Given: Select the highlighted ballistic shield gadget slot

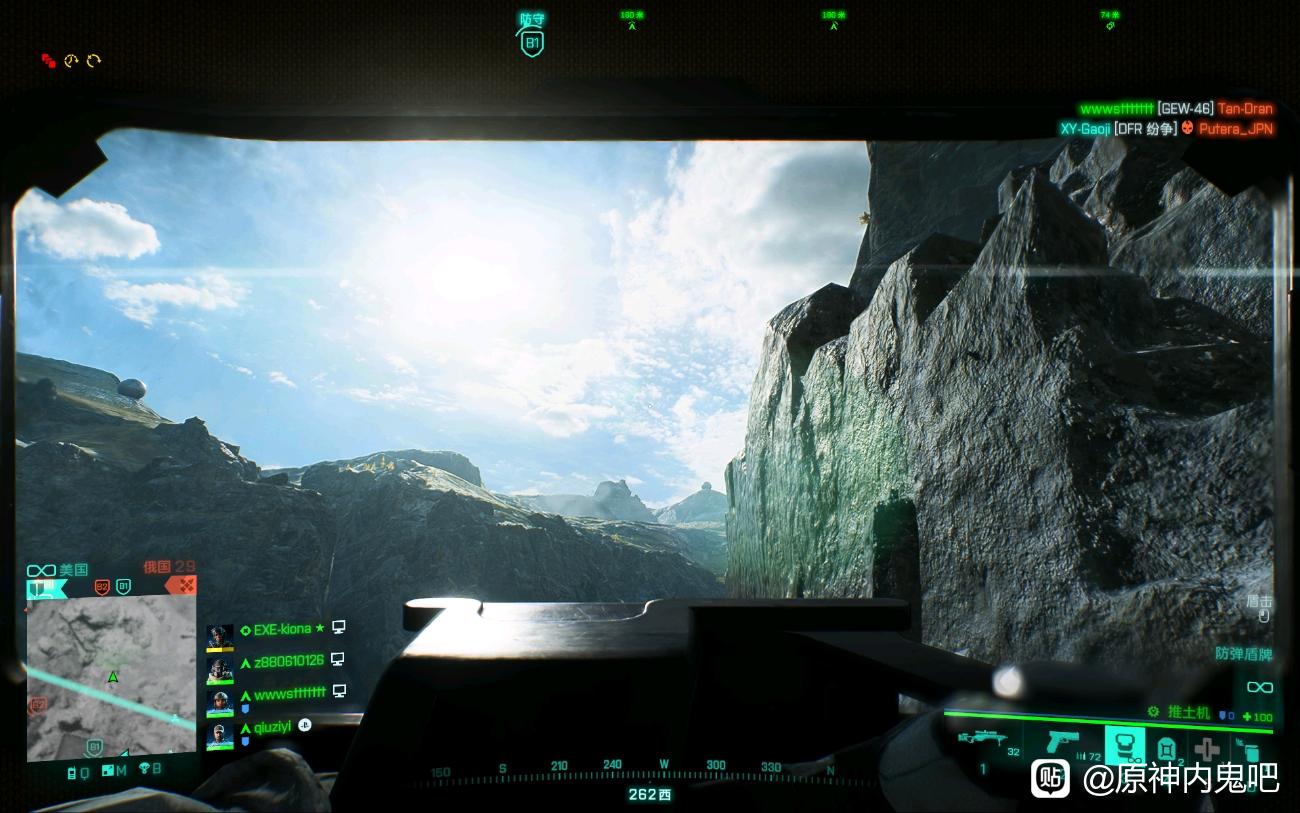Looking at the screenshot, I should (1124, 746).
